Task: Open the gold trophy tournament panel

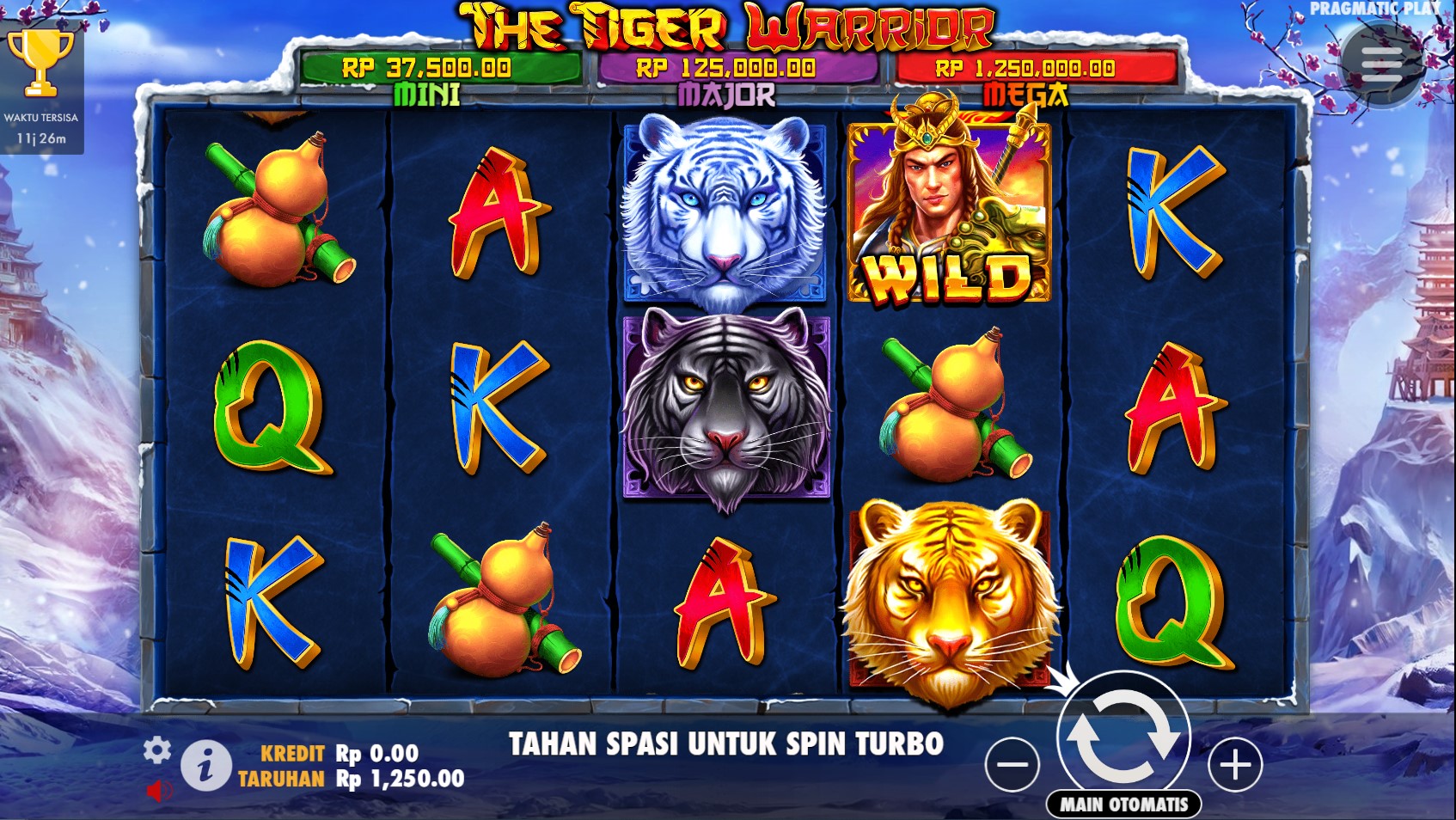Action: point(40,64)
